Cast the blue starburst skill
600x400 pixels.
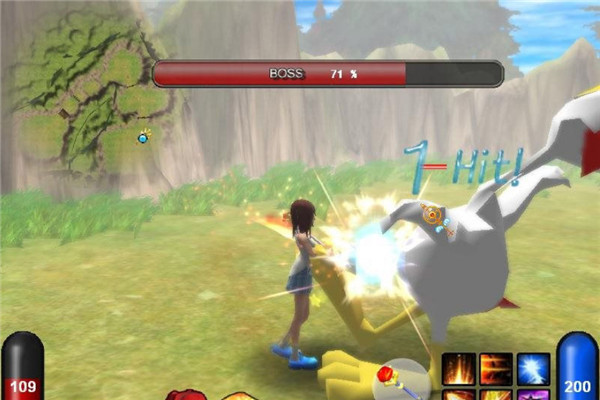(533, 368)
